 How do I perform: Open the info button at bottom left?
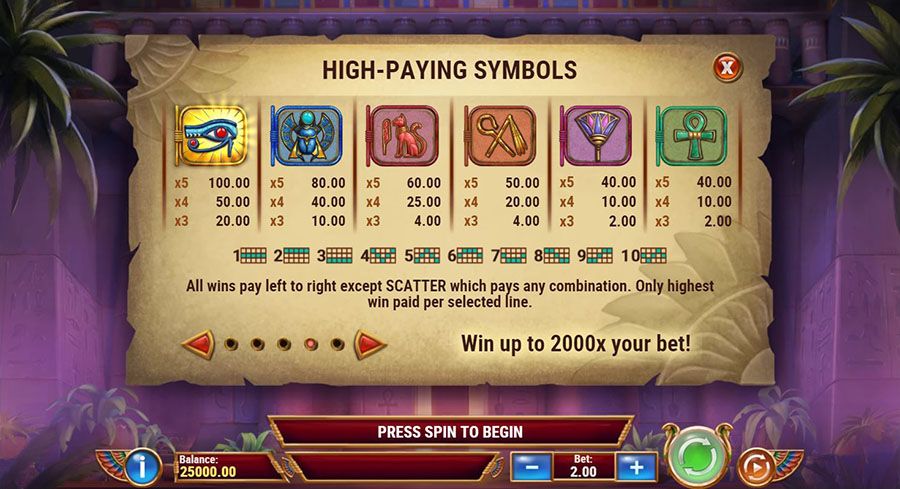click(x=143, y=466)
